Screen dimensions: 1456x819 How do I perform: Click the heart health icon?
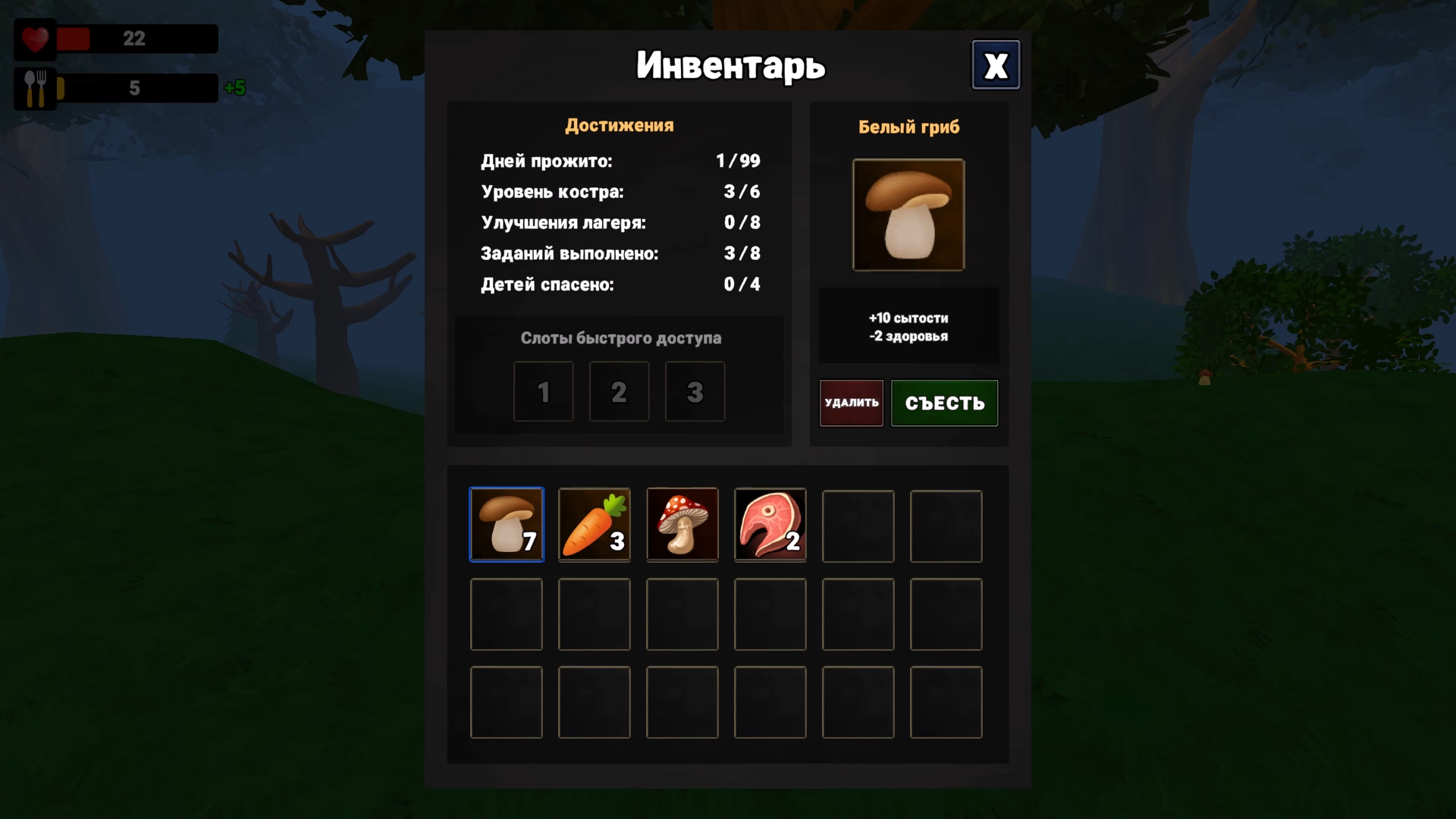pos(34,39)
